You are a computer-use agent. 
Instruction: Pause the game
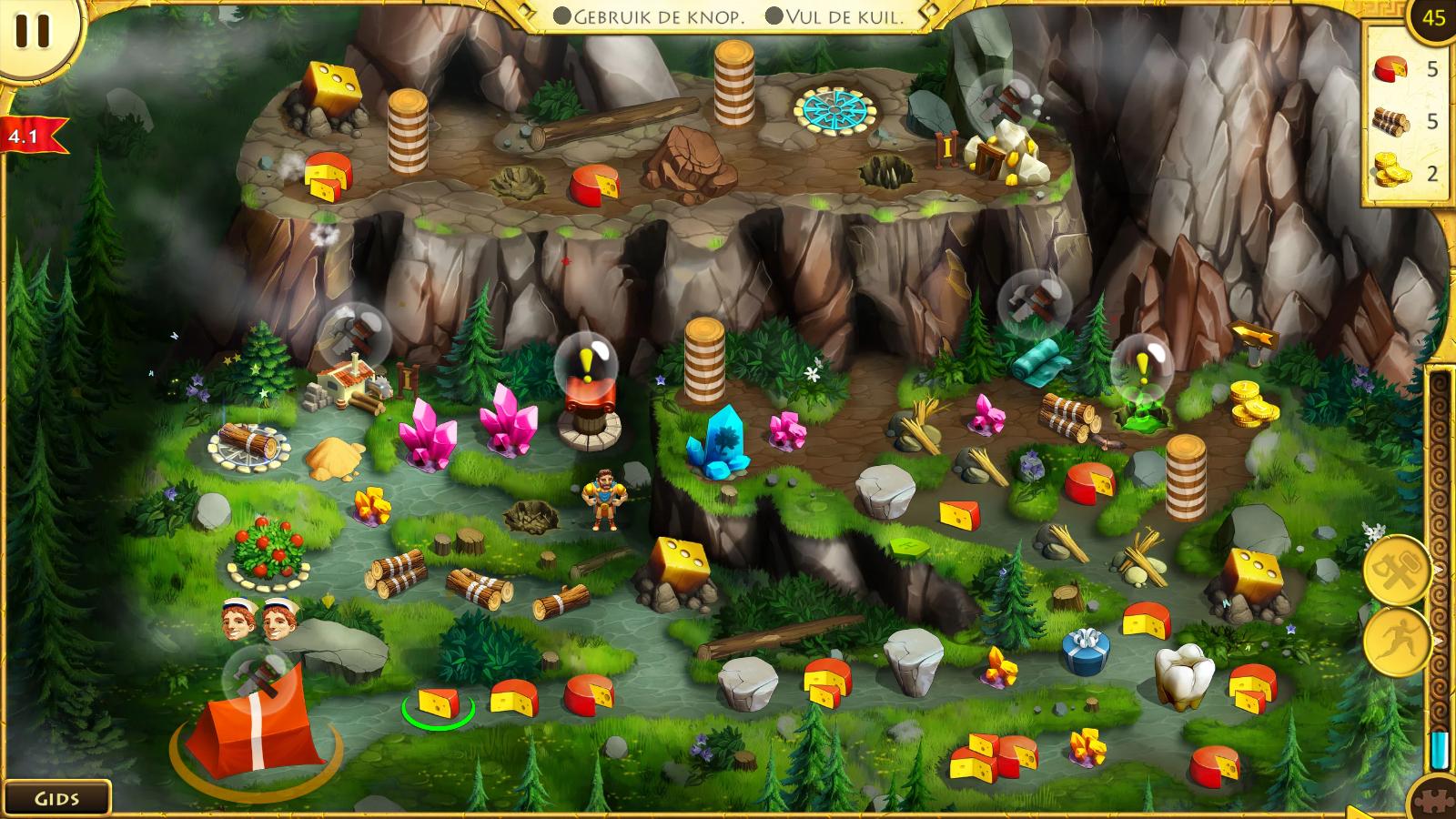33,30
